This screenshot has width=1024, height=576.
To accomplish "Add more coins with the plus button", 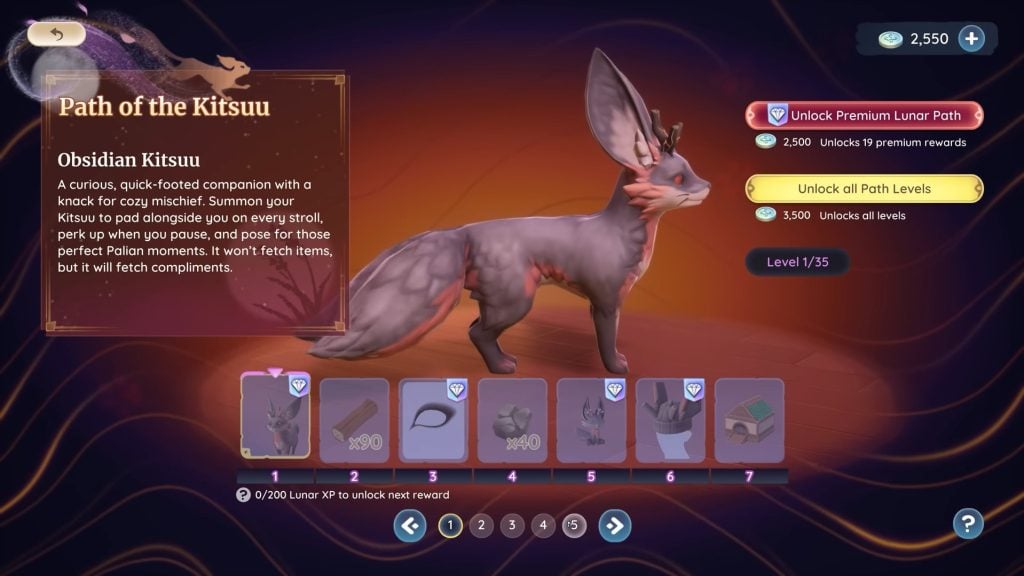I will click(x=971, y=38).
